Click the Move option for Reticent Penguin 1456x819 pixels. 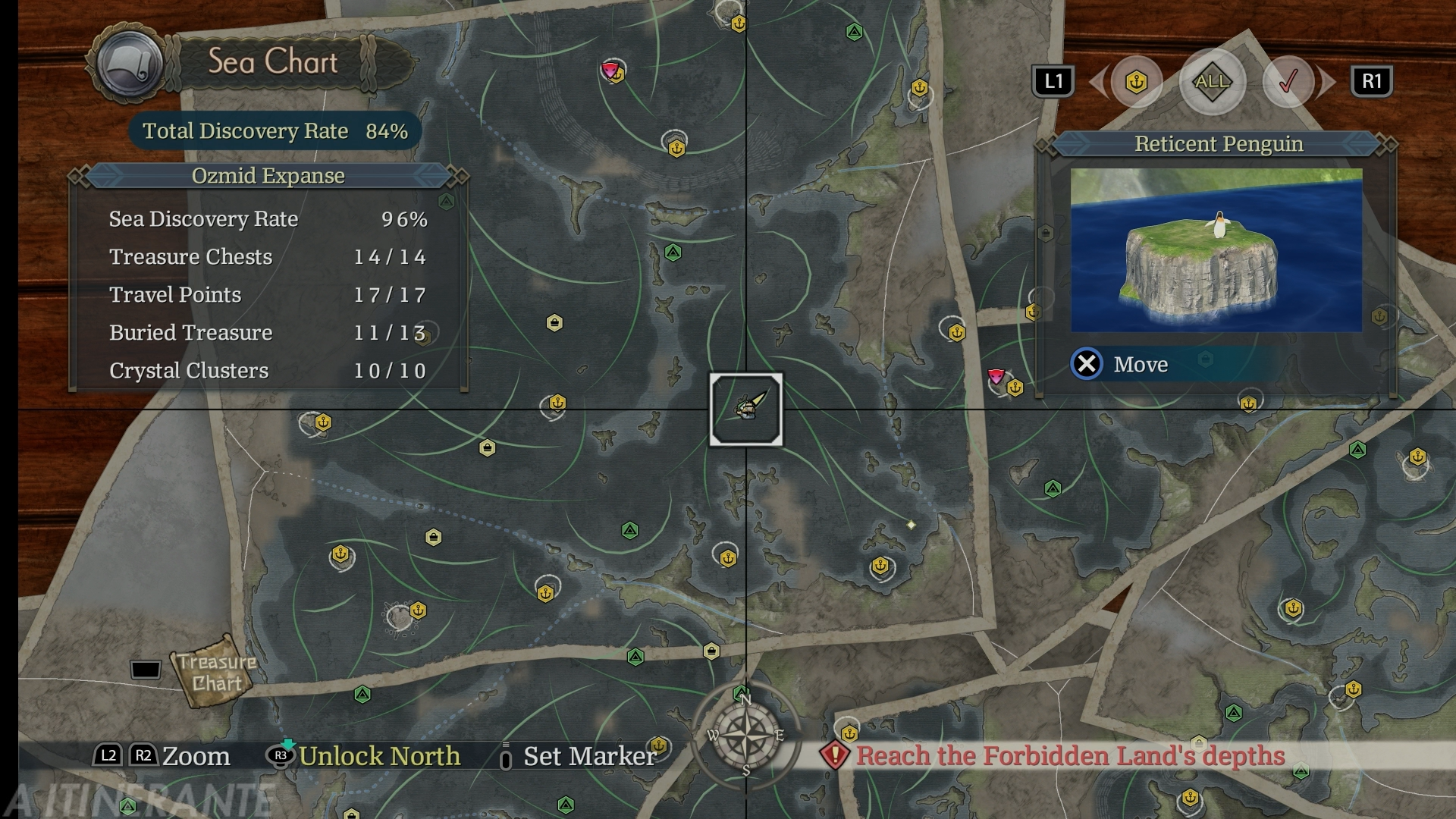[x=1140, y=365]
